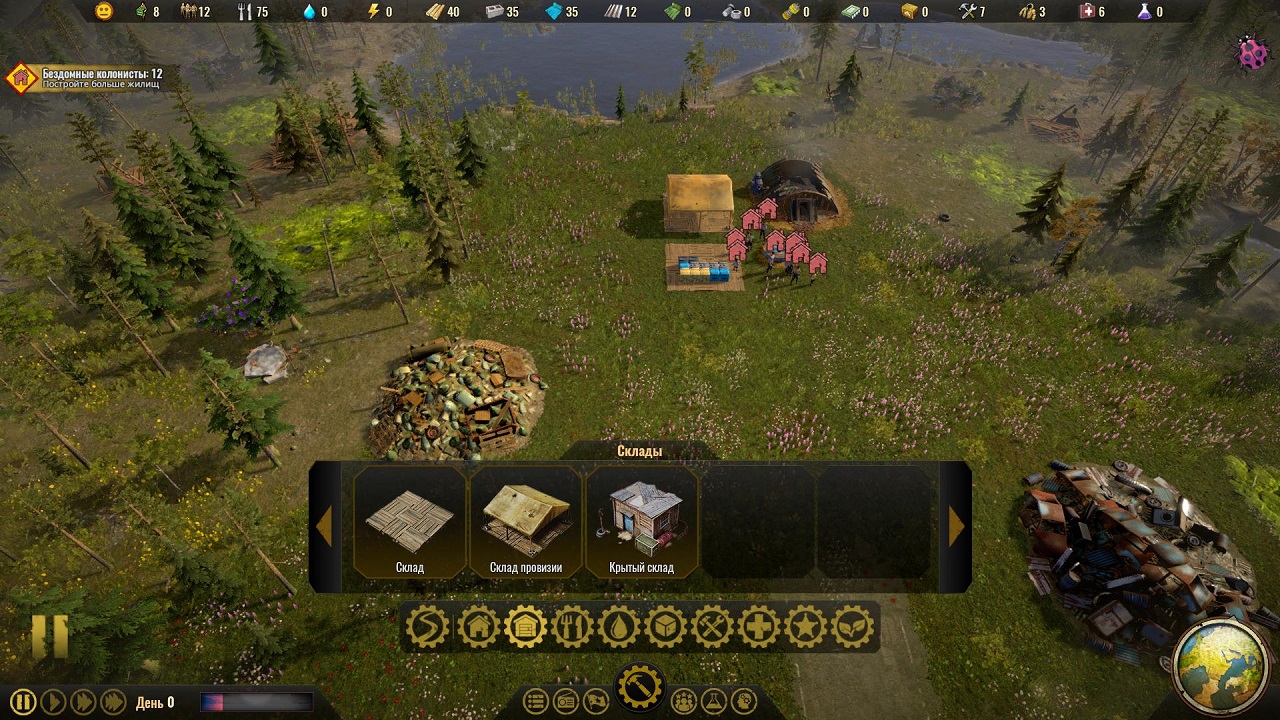The width and height of the screenshot is (1280, 720).
Task: Open the leaf-icon farming category
Action: click(852, 627)
